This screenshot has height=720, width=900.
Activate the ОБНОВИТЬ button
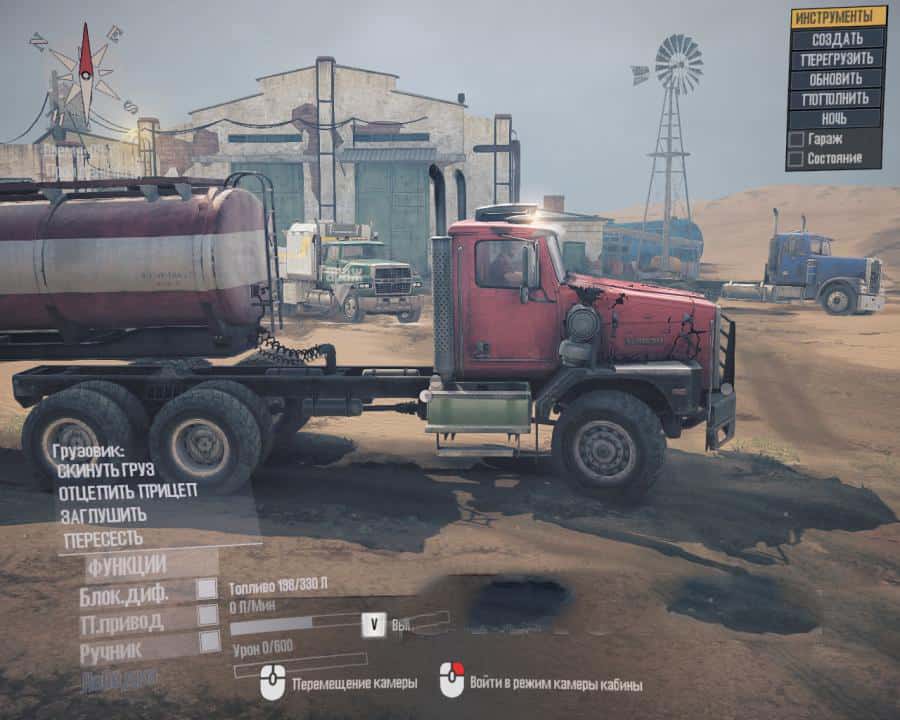(837, 79)
